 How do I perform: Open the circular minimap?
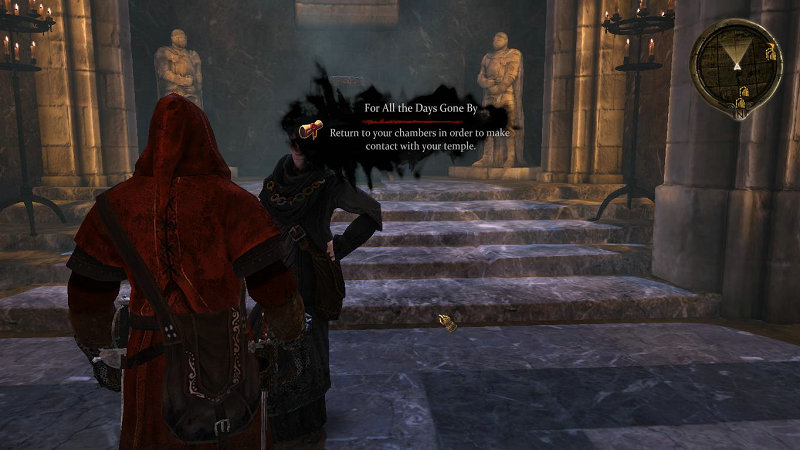tap(736, 62)
